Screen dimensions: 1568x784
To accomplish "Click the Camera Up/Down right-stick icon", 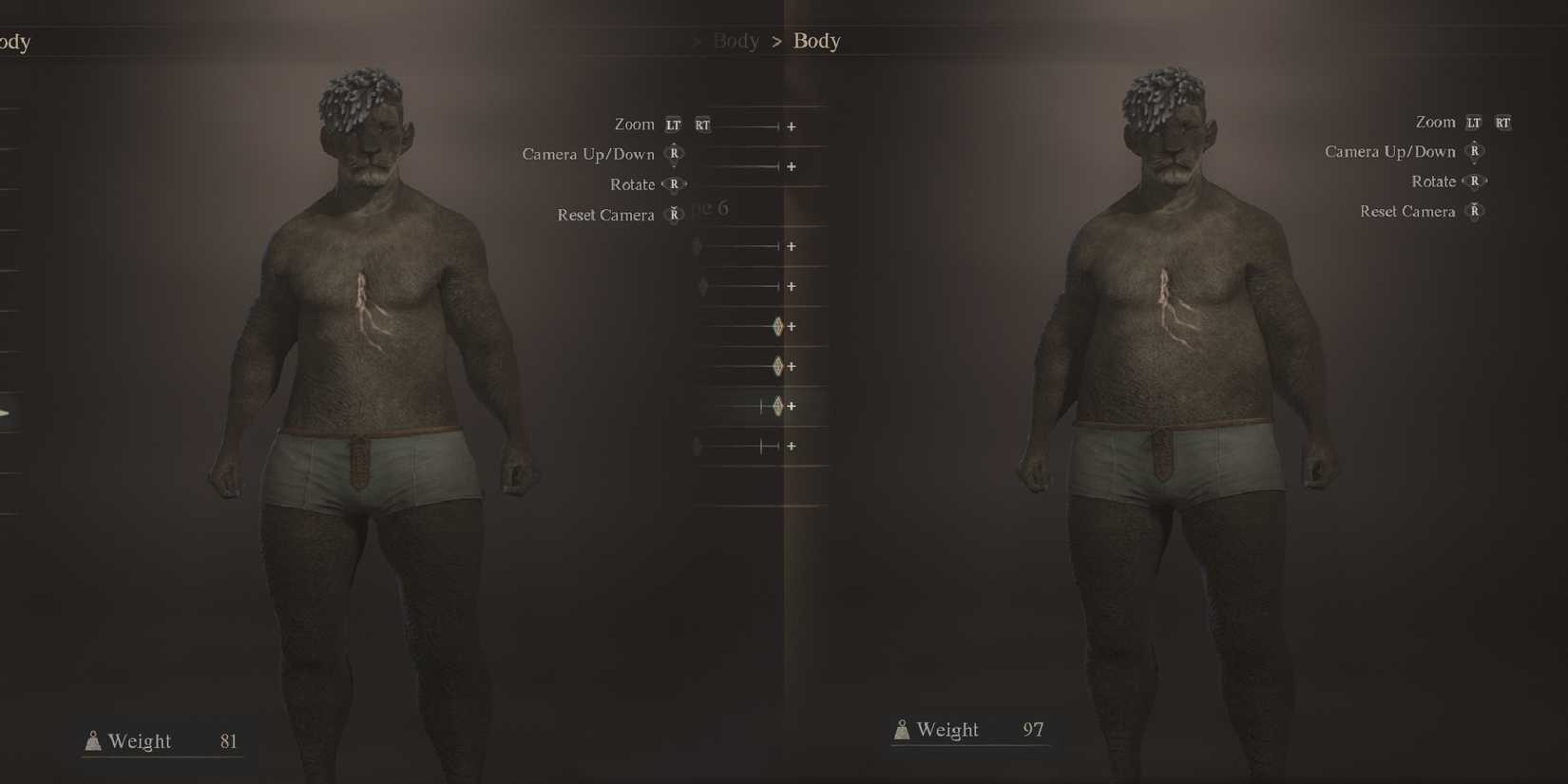I will point(674,154).
